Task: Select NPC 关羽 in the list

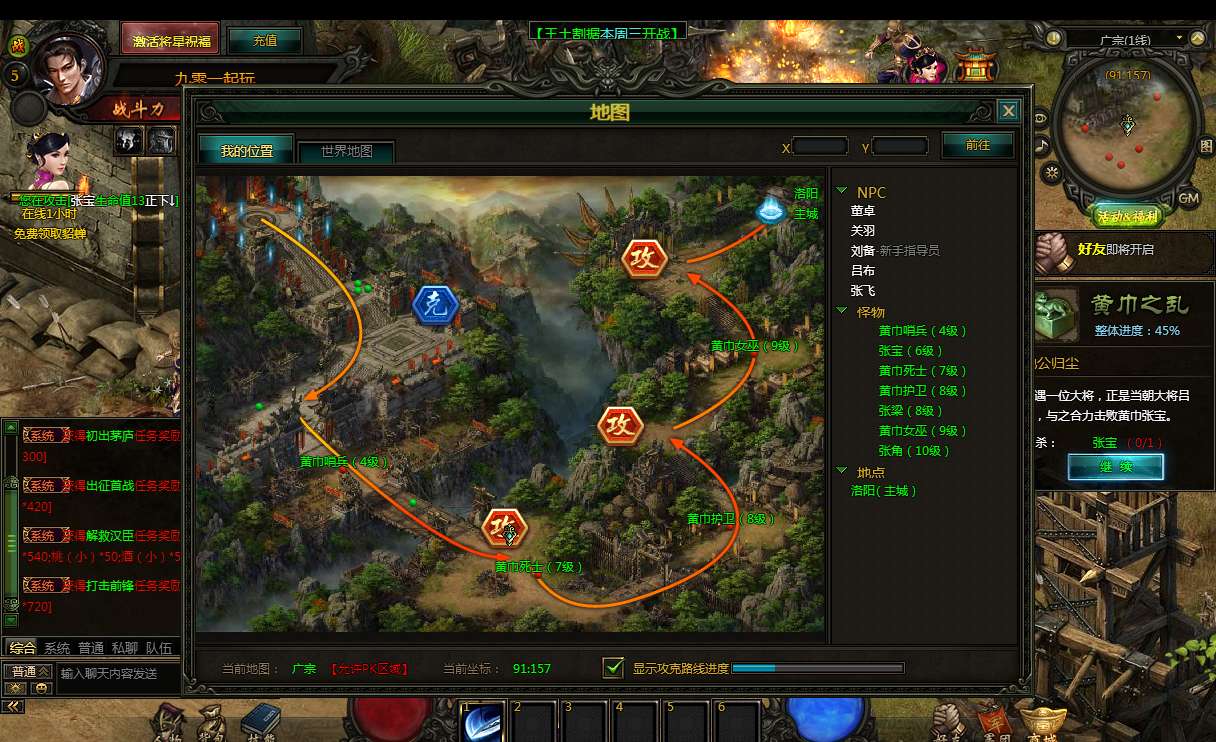Action: (863, 231)
